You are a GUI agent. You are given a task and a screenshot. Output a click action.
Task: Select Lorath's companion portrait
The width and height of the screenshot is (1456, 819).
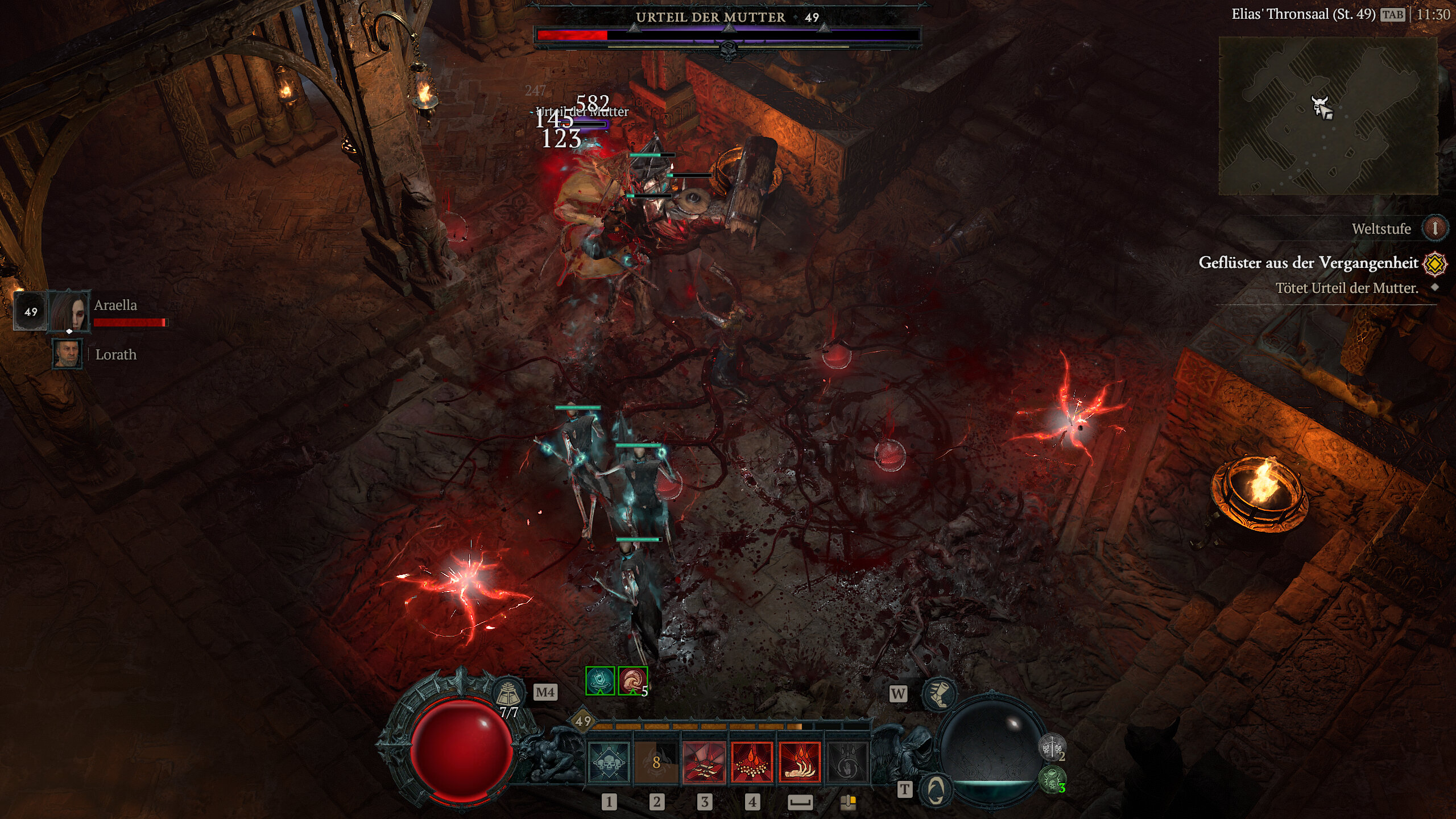(x=68, y=354)
